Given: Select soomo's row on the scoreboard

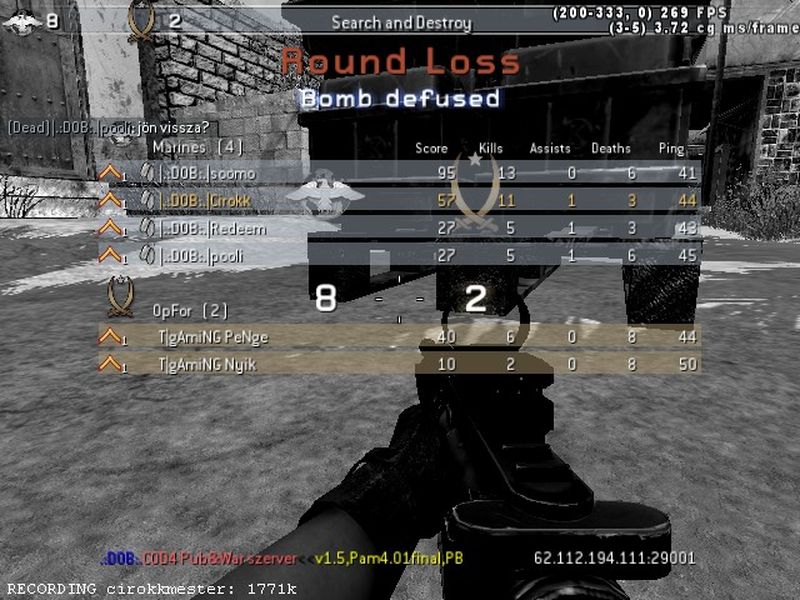Looking at the screenshot, I should click(400, 173).
